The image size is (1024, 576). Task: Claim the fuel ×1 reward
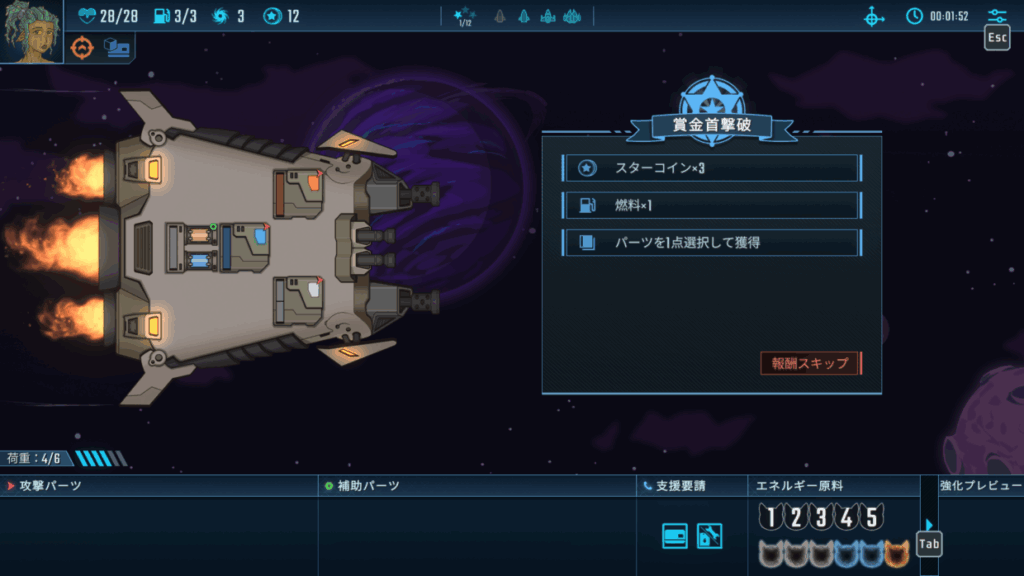point(711,205)
